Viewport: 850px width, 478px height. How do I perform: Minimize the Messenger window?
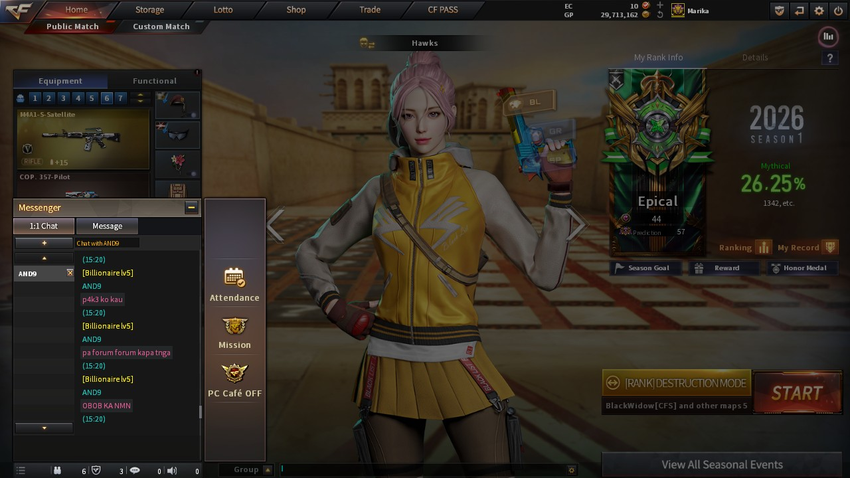(191, 208)
